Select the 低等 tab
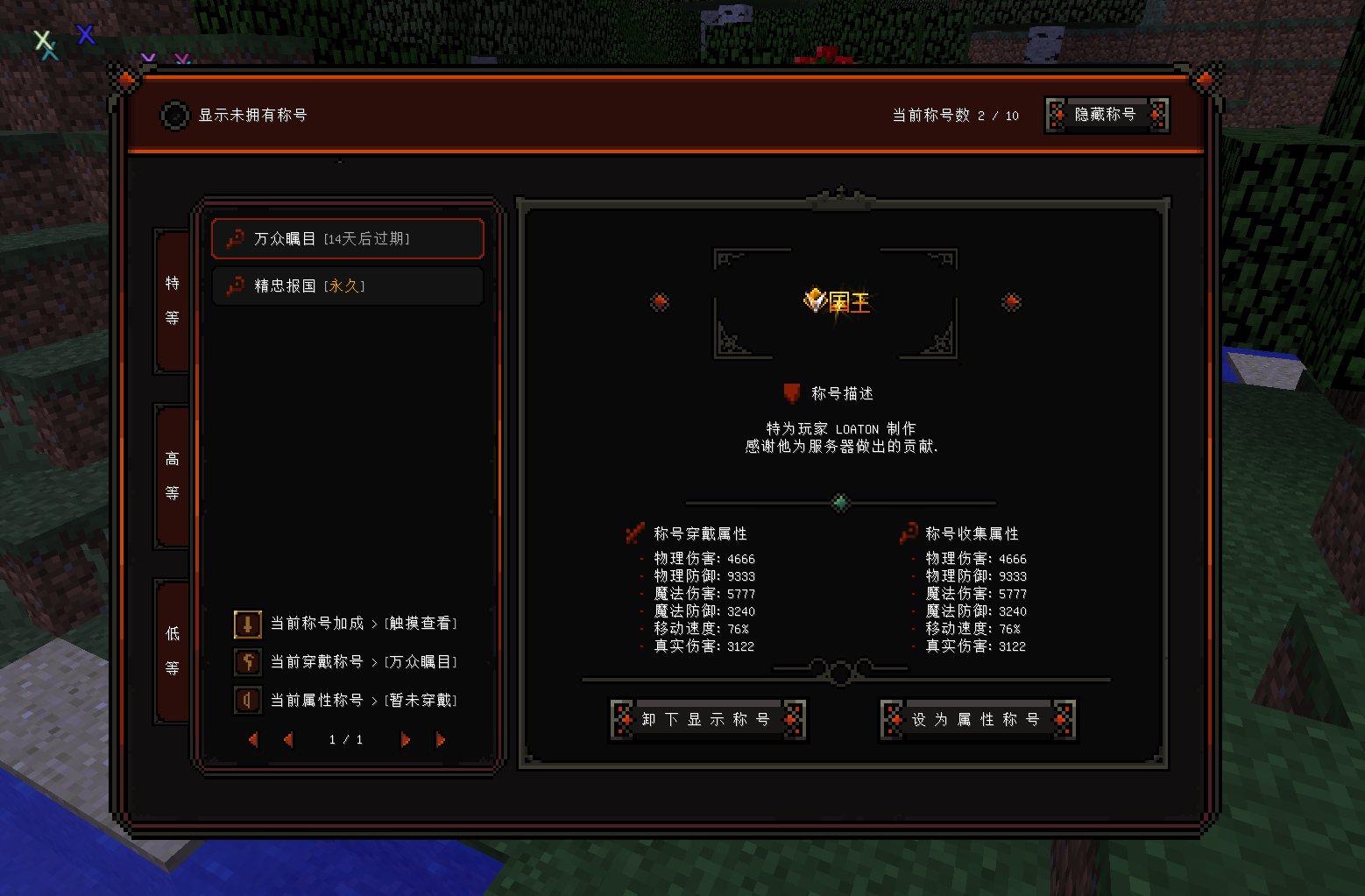Image resolution: width=1365 pixels, height=896 pixels. pyautogui.click(x=173, y=651)
